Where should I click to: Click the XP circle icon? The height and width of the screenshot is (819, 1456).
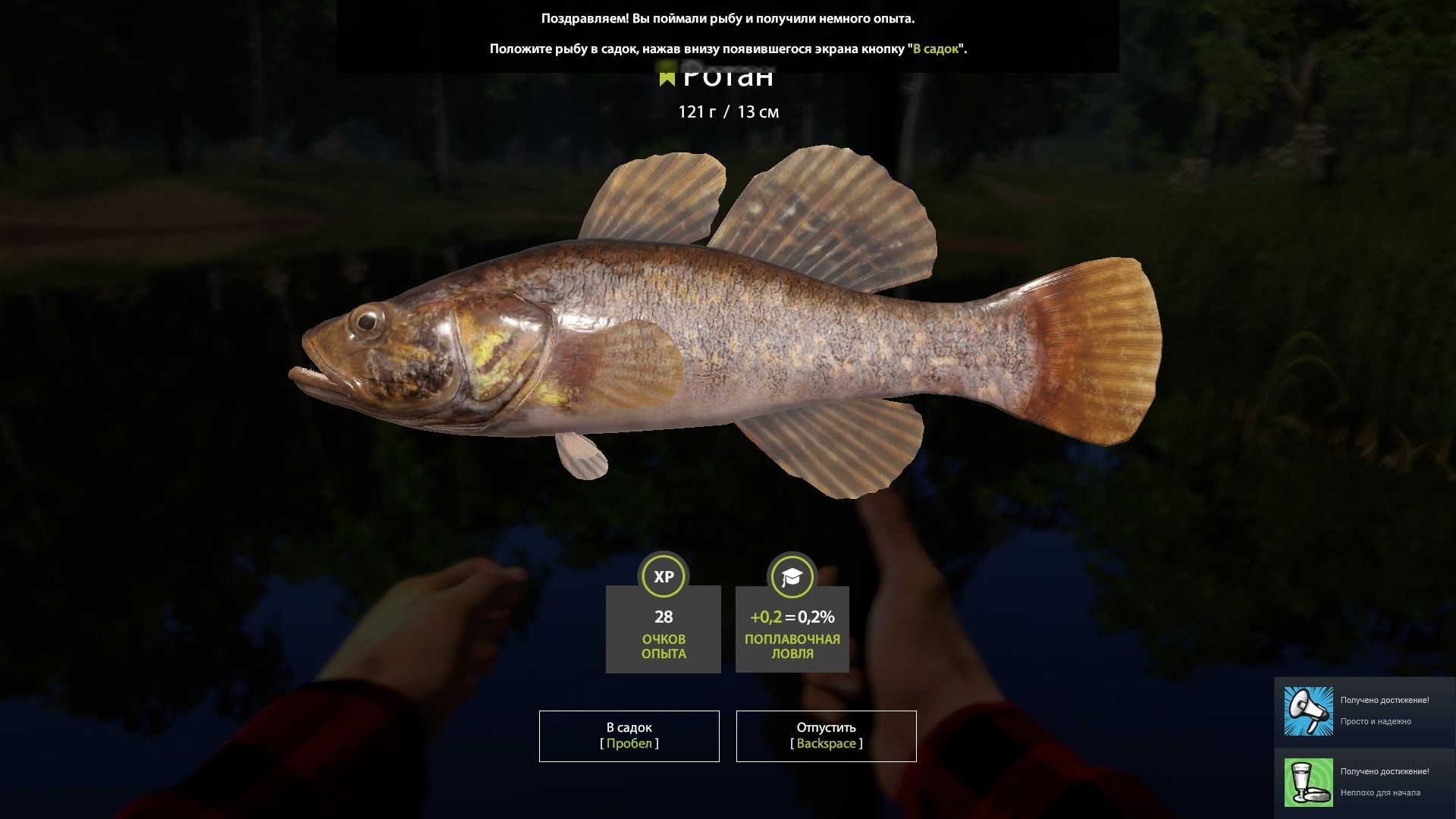[663, 577]
